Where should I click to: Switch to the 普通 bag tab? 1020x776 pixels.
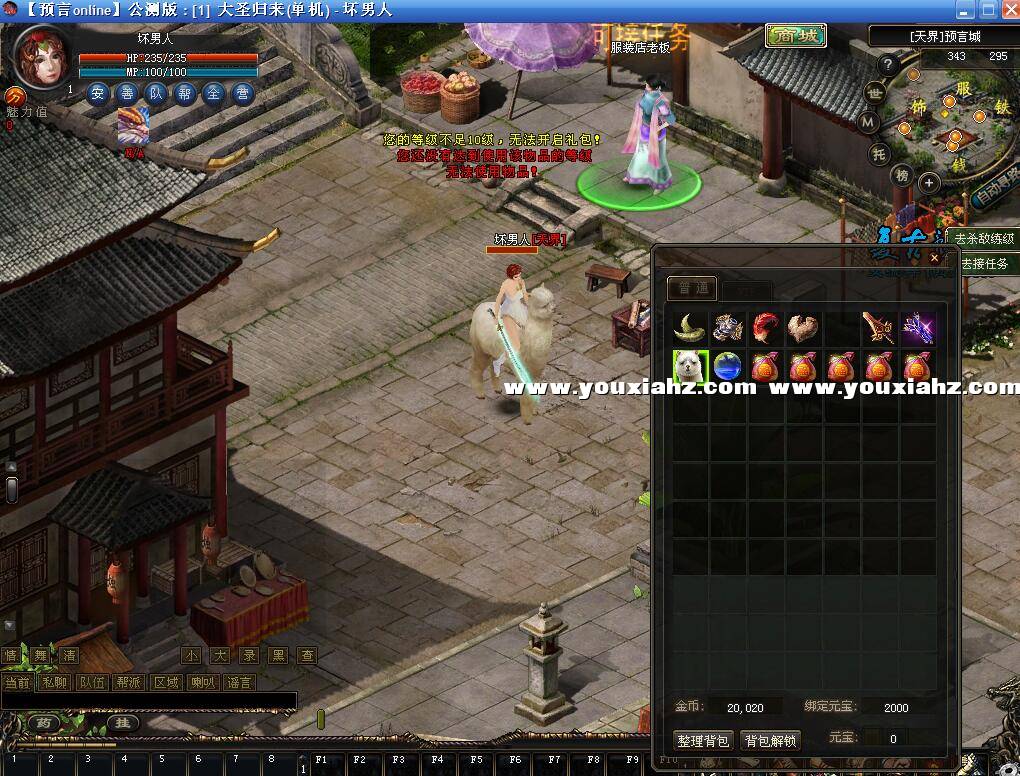pos(692,289)
